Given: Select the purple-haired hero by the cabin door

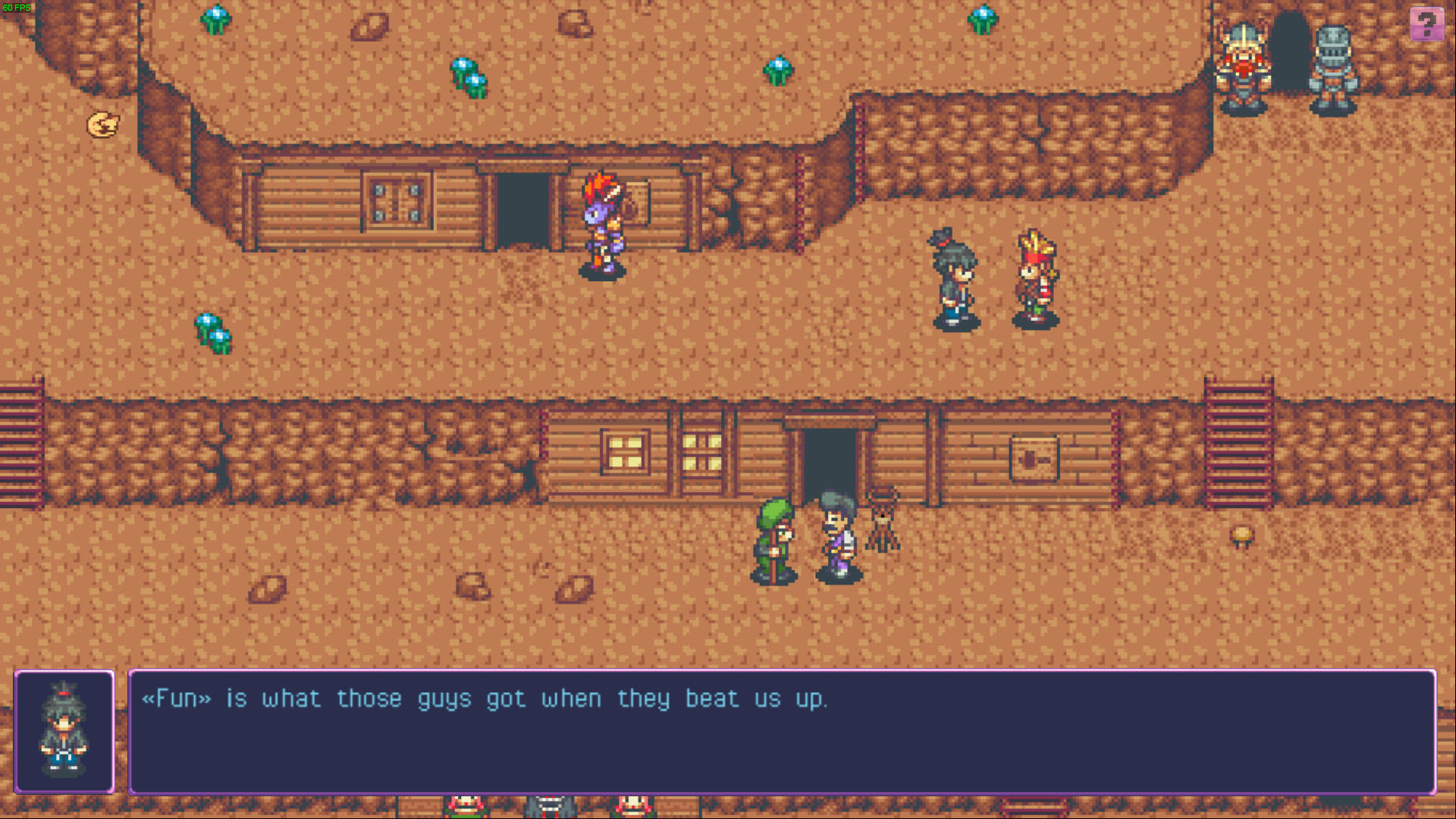Looking at the screenshot, I should pos(599,227).
